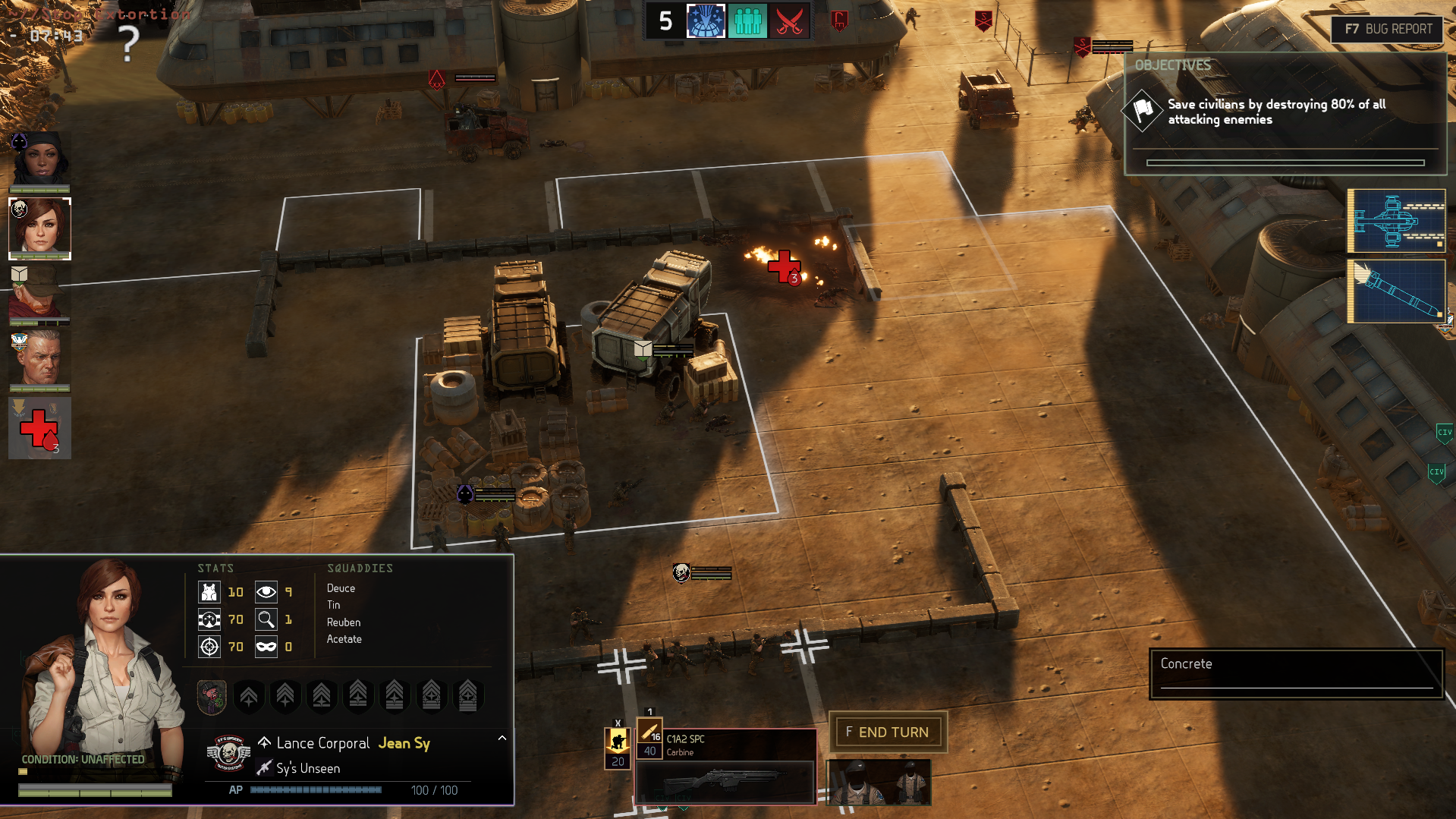Select the bearded soldier in cap portrait
Screen dimensions: 1456x819
39,294
